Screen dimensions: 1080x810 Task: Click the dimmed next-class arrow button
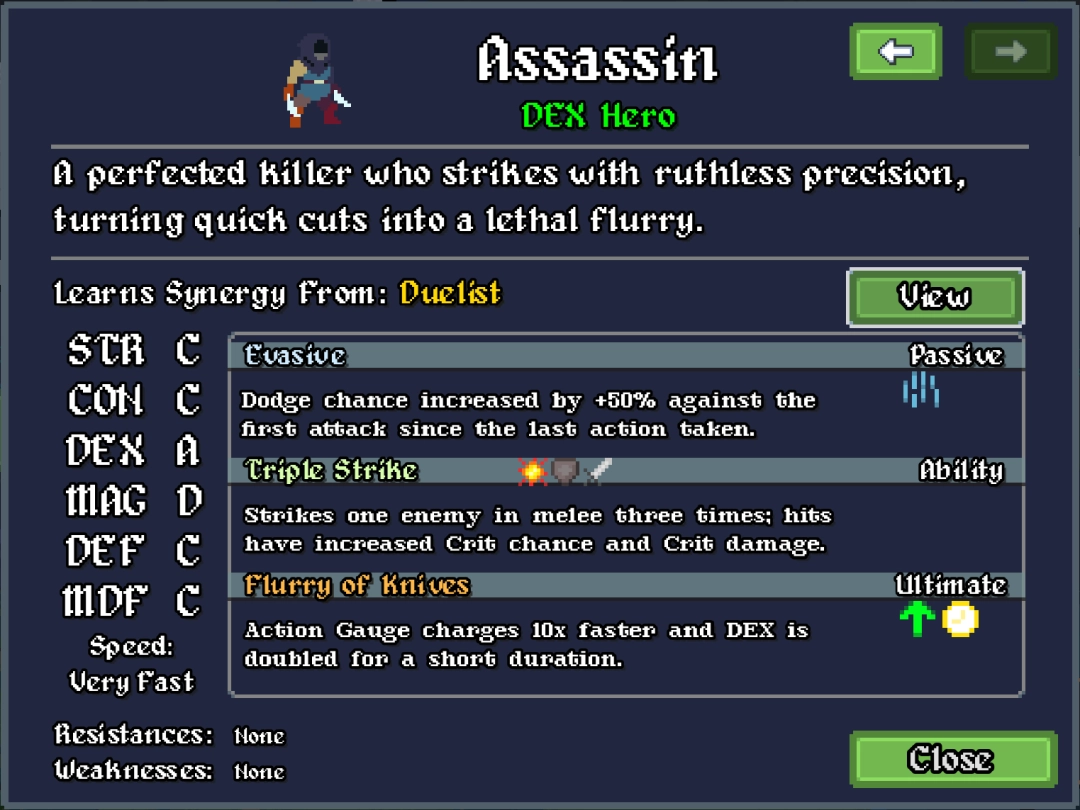pyautogui.click(x=1010, y=52)
